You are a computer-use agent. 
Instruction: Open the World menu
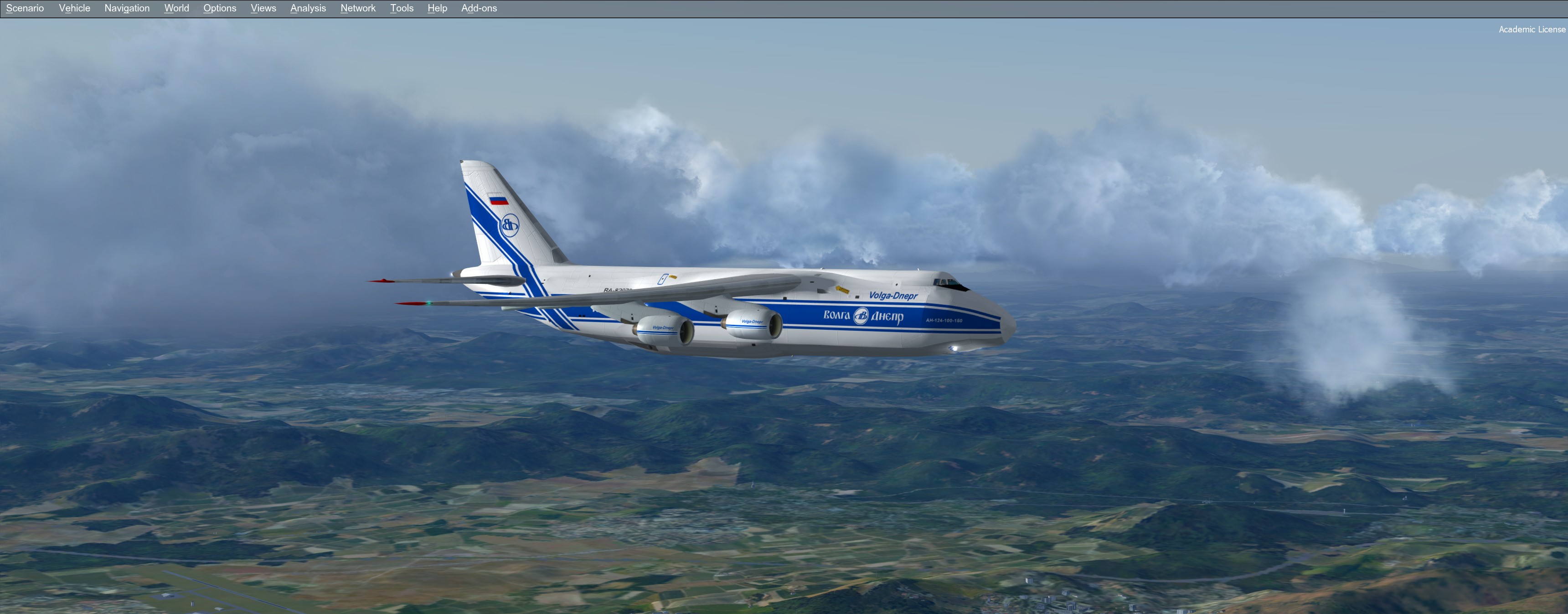pos(176,8)
